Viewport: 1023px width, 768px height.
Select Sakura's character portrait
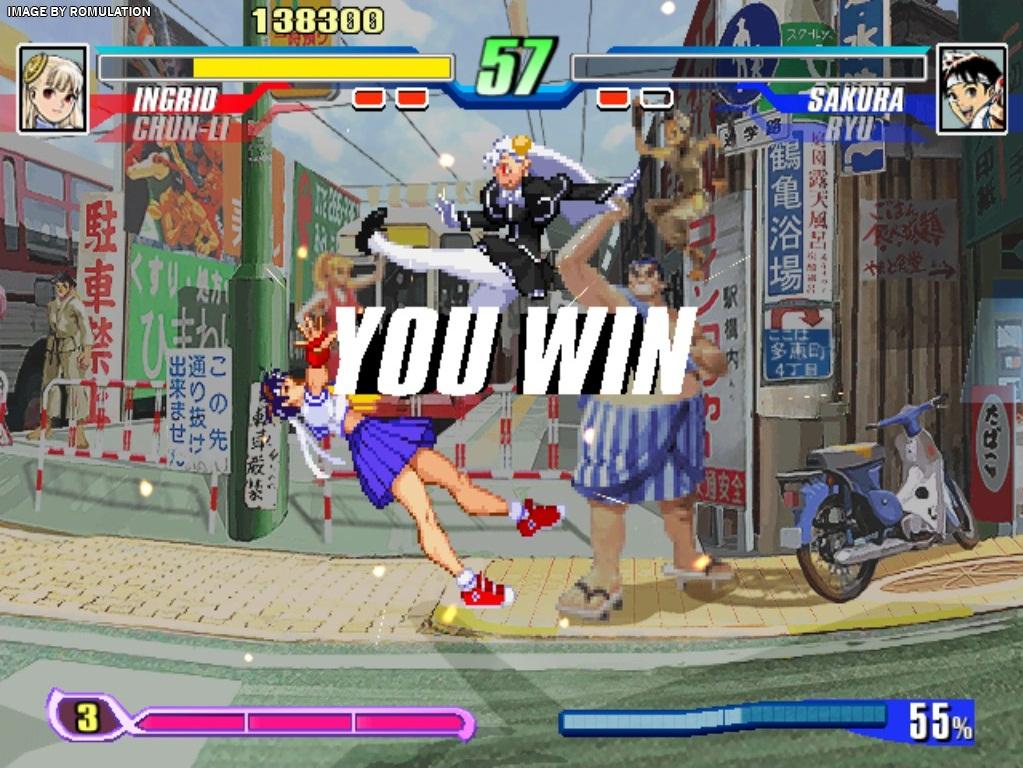(x=971, y=89)
